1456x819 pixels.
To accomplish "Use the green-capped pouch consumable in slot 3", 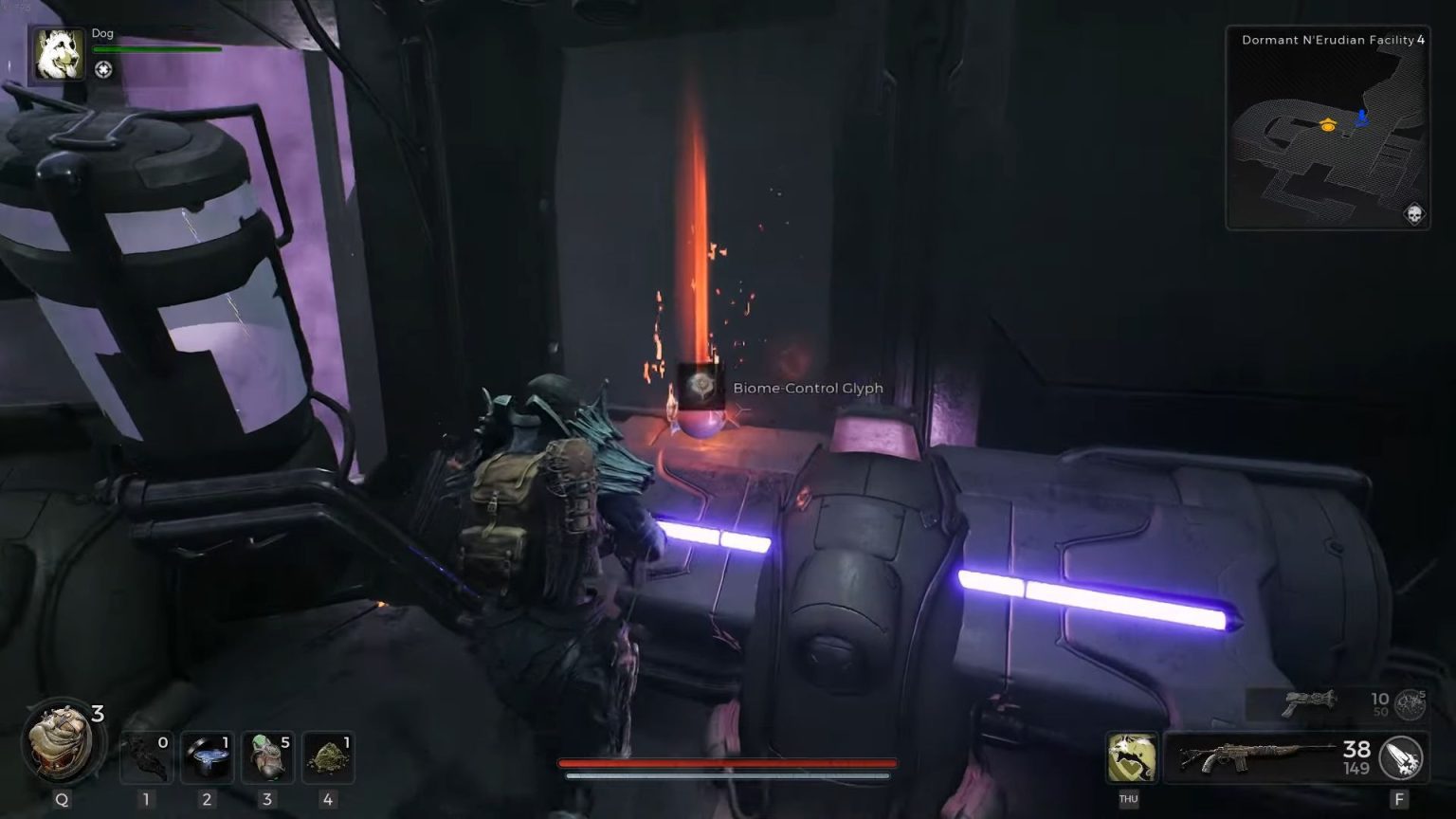I will coord(267,757).
